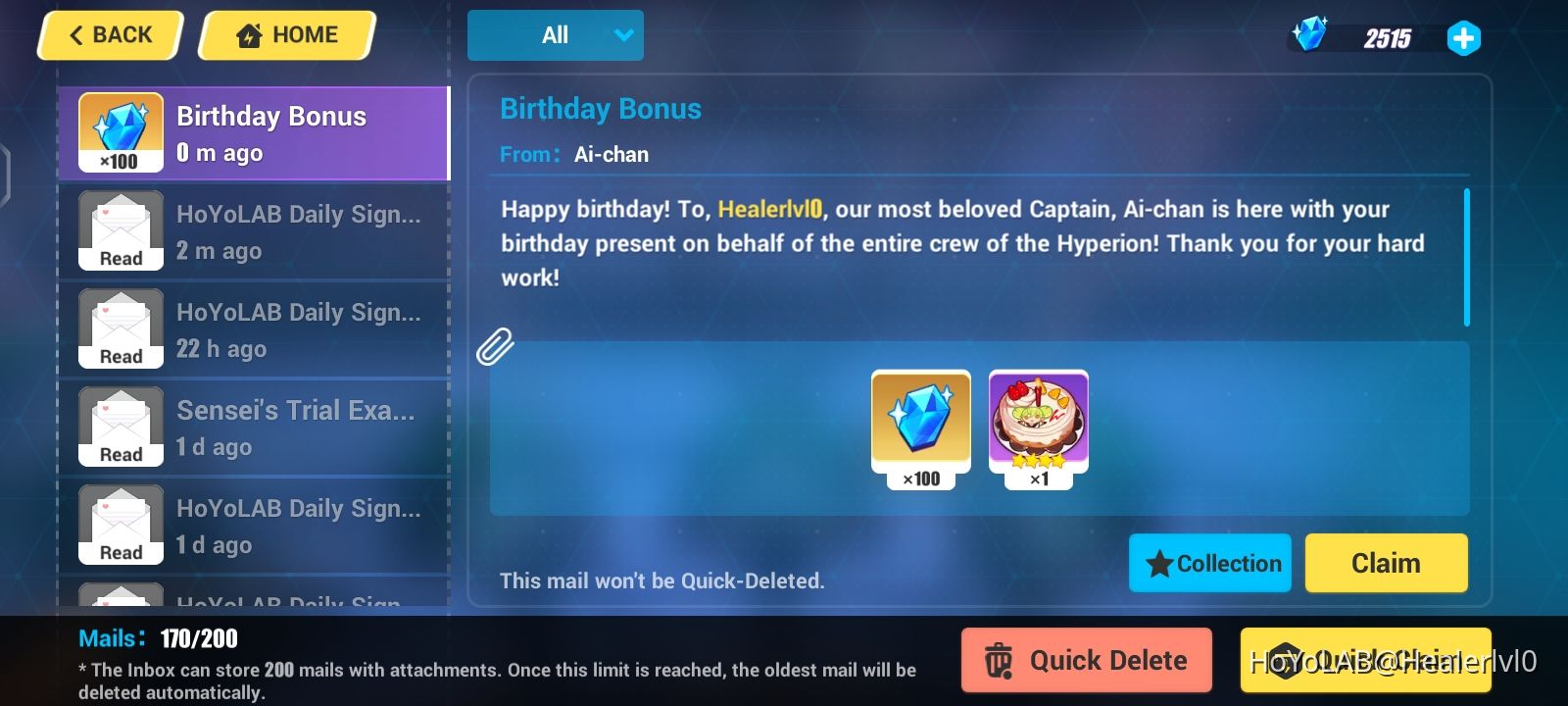Tap the trash icon on Quick Delete button
Image resolution: width=1568 pixels, height=706 pixels.
click(x=999, y=660)
